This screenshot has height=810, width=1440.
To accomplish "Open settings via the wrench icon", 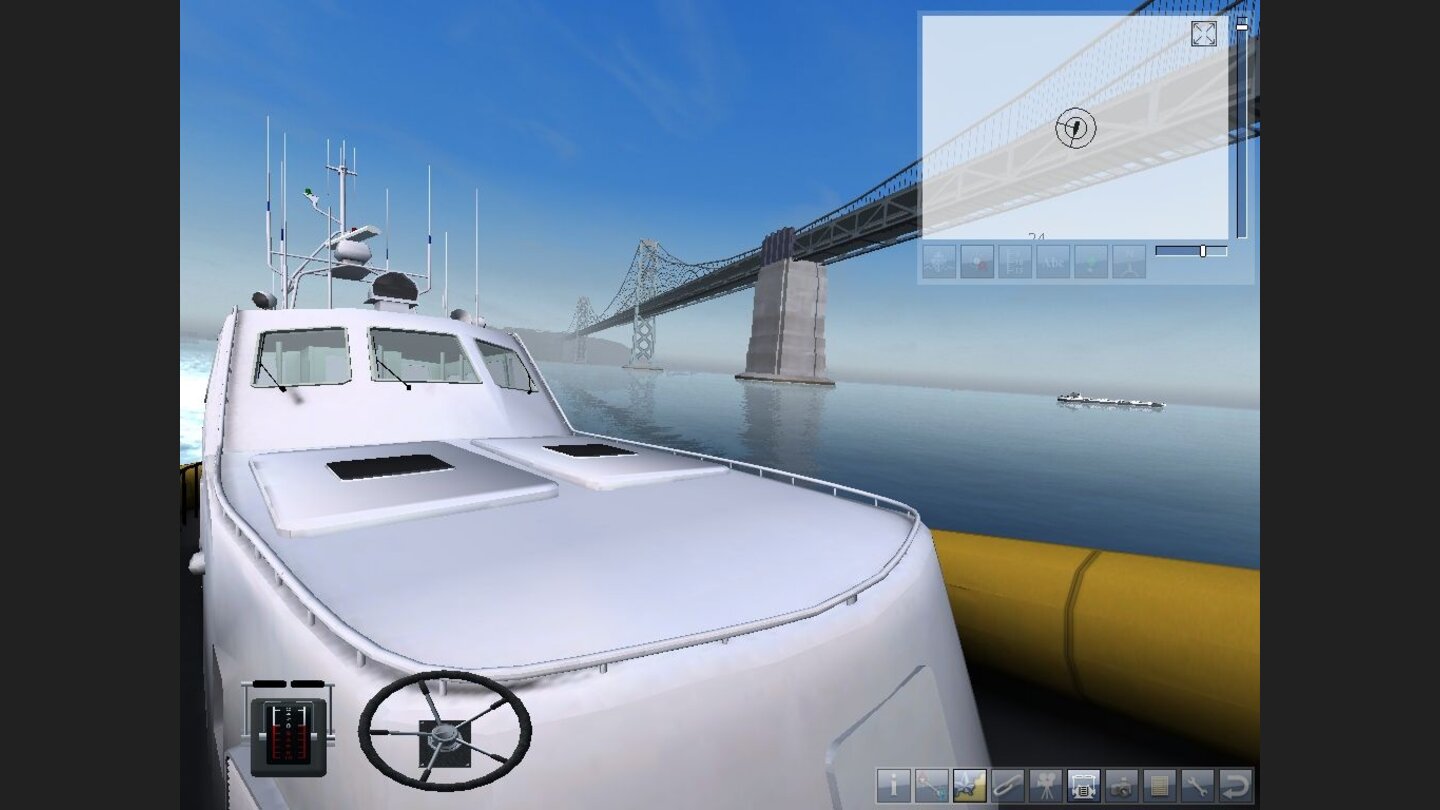I will [x=1196, y=788].
